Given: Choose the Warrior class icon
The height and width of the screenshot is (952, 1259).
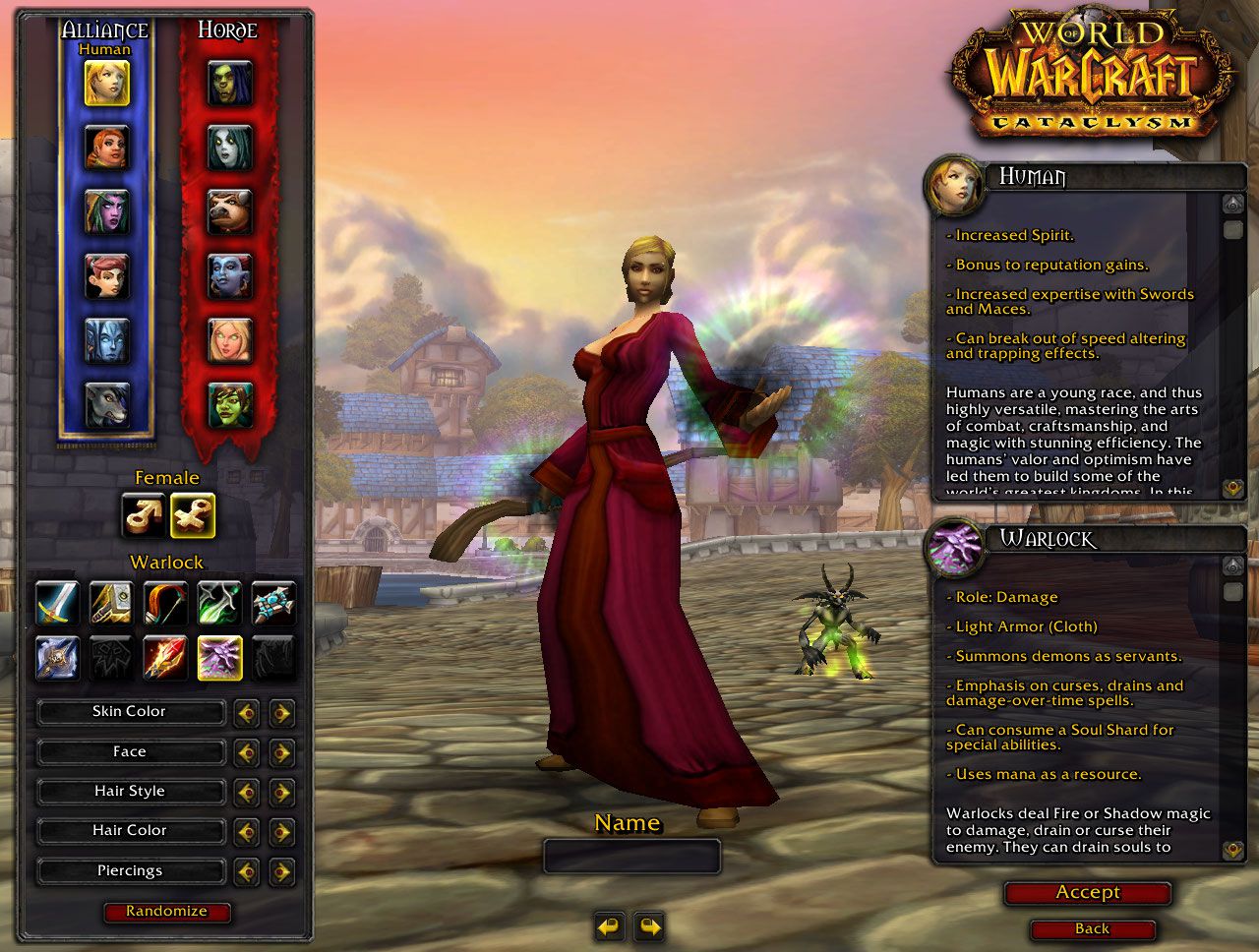Looking at the screenshot, I should (57, 602).
